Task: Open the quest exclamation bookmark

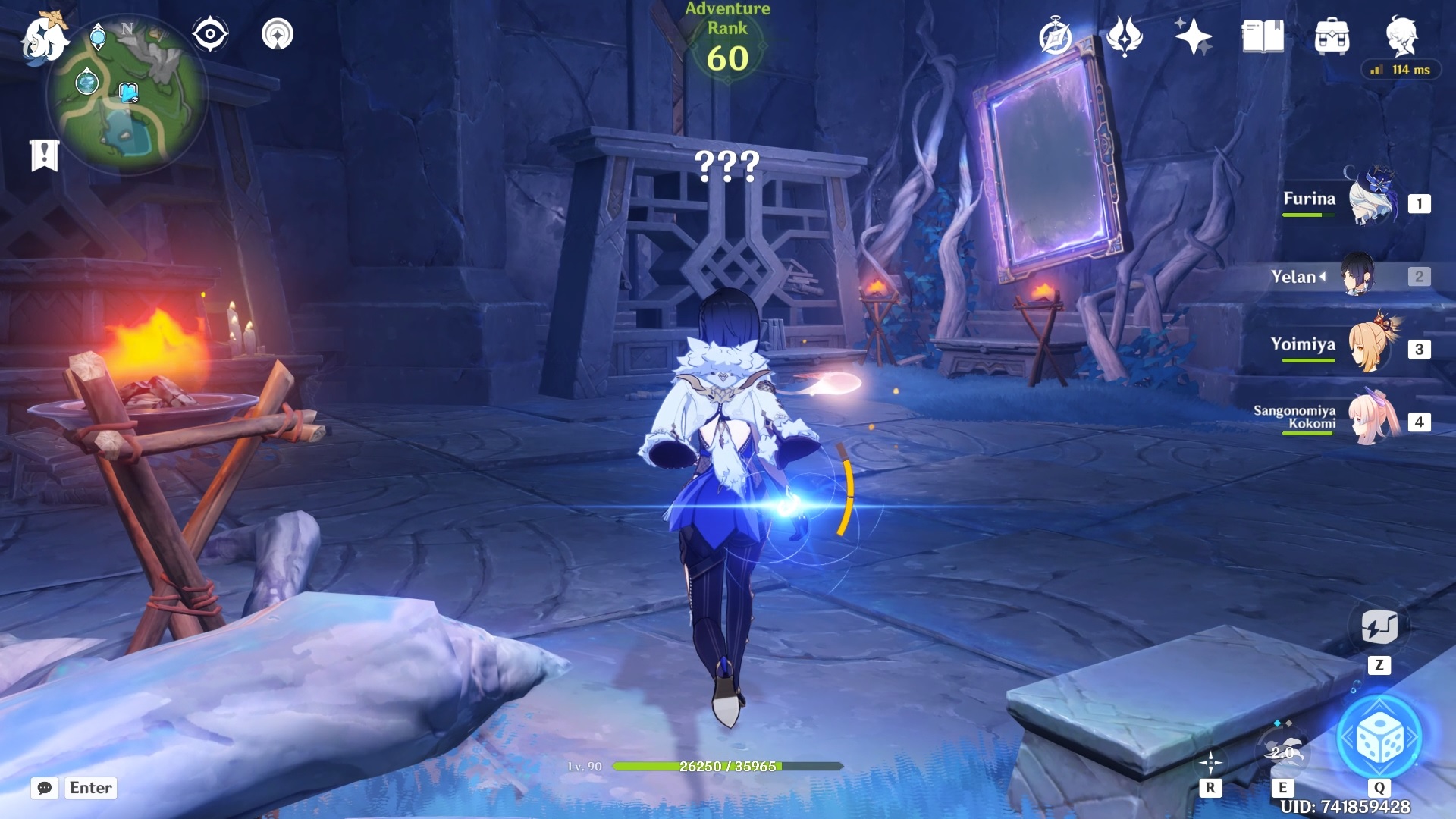Action: (44, 155)
